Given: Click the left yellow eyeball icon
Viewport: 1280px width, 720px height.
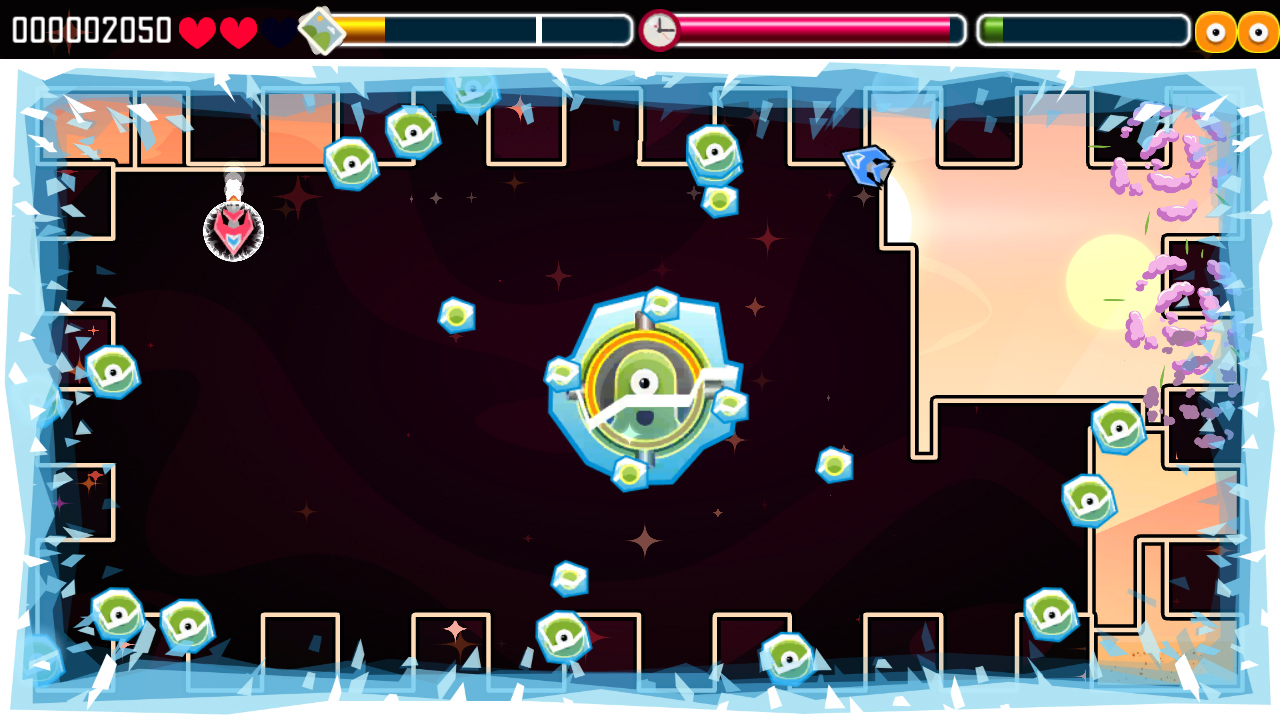Looking at the screenshot, I should [1215, 29].
